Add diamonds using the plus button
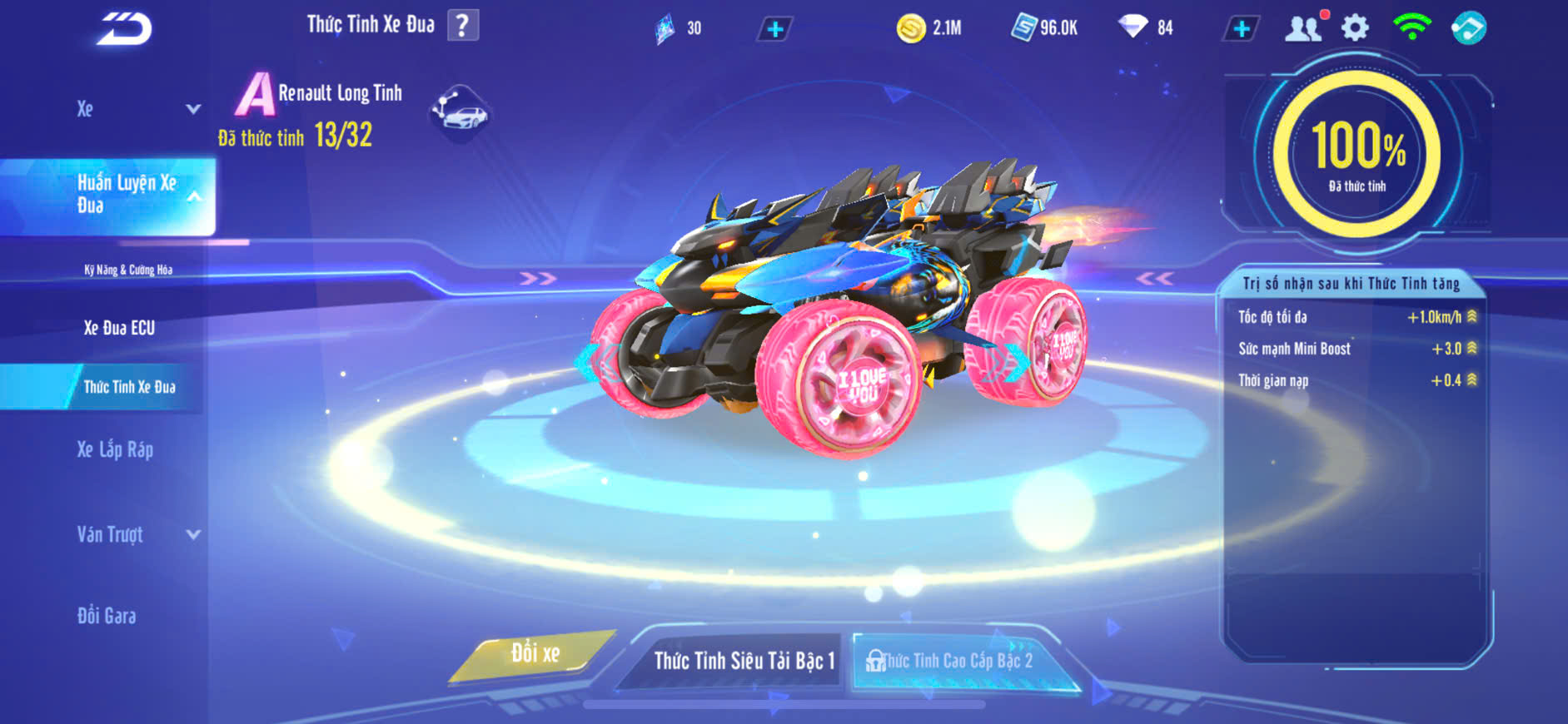The image size is (1568, 724). [x=1241, y=29]
